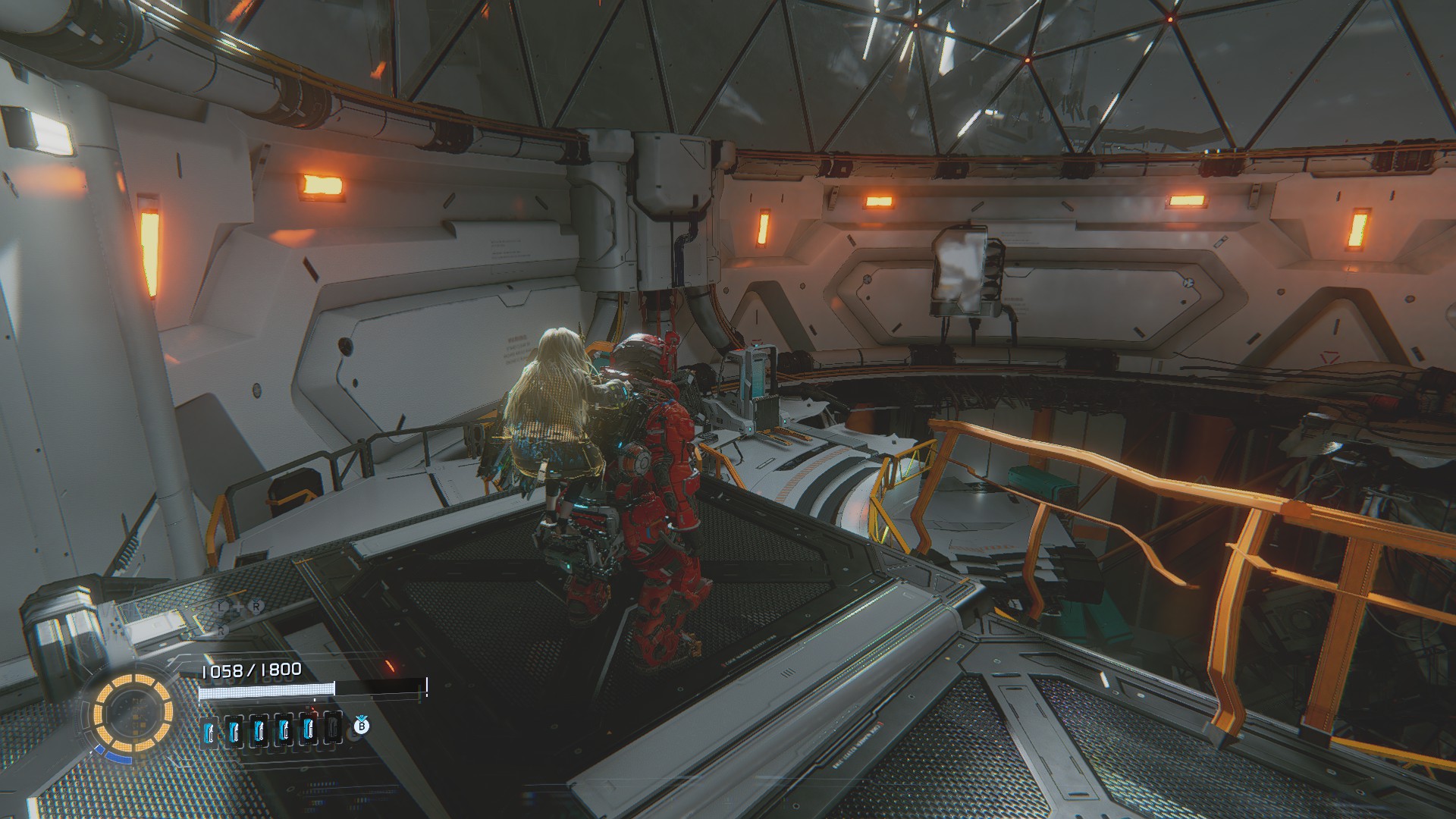Select the depleted grey medicine charge slot
The image size is (1456, 819).
(332, 729)
